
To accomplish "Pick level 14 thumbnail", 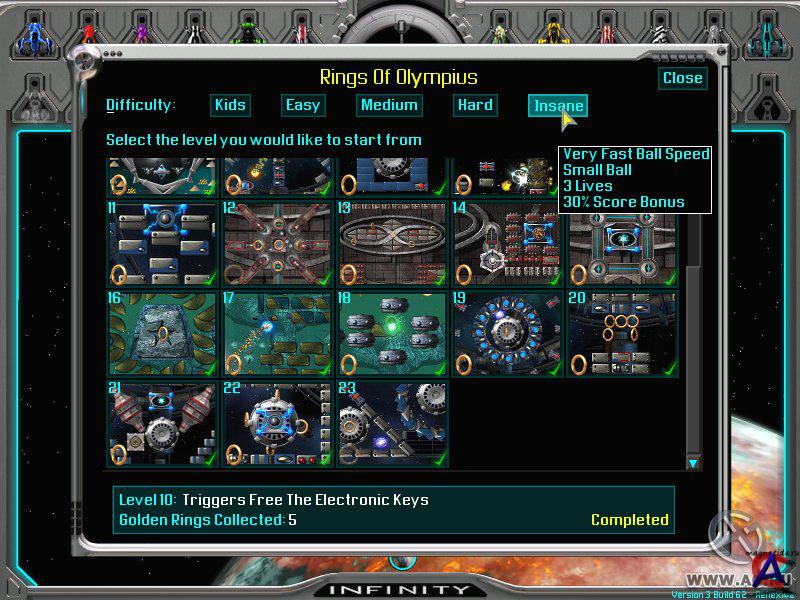I will click(506, 243).
